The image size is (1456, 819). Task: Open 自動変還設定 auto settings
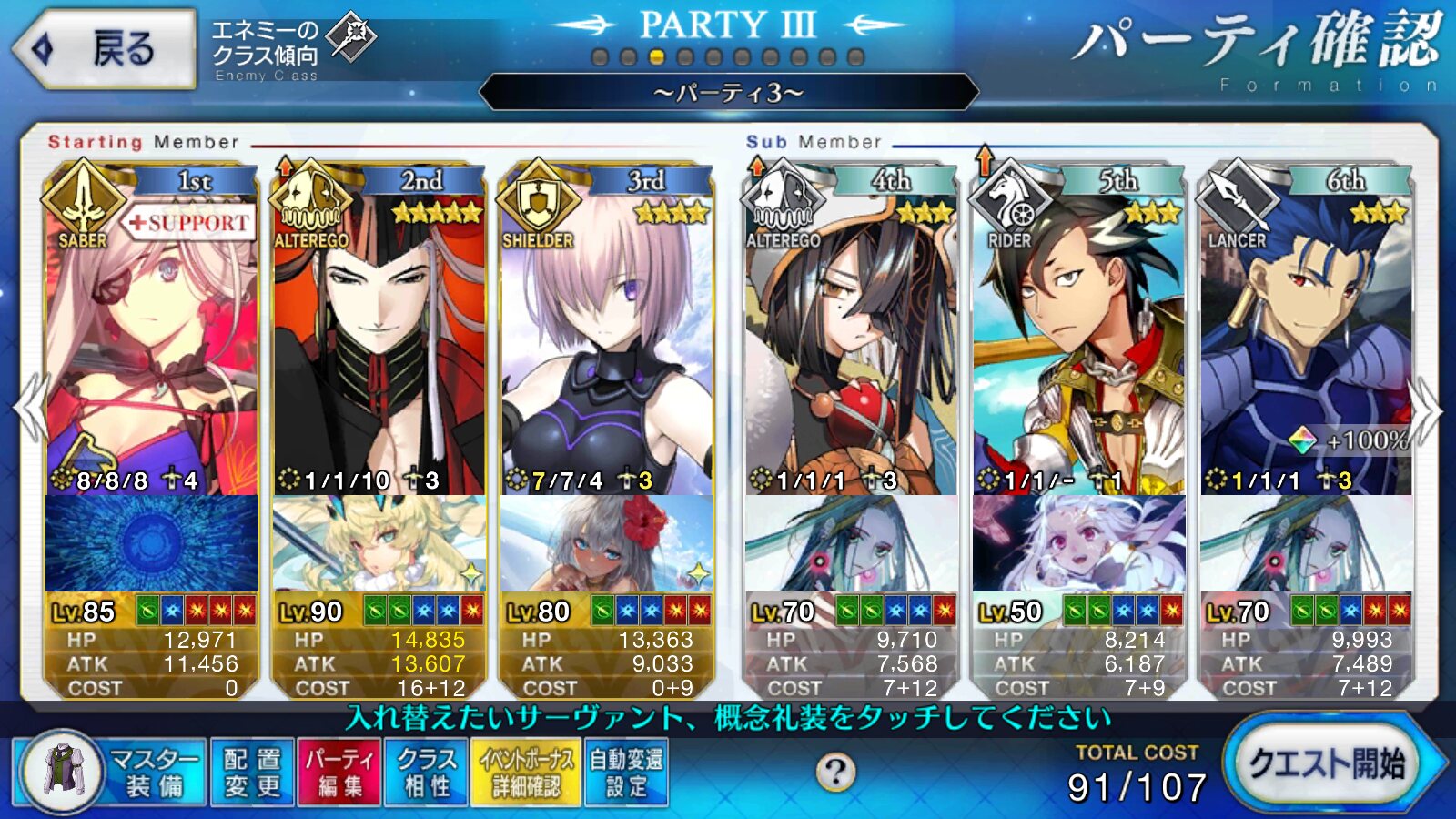[x=626, y=773]
